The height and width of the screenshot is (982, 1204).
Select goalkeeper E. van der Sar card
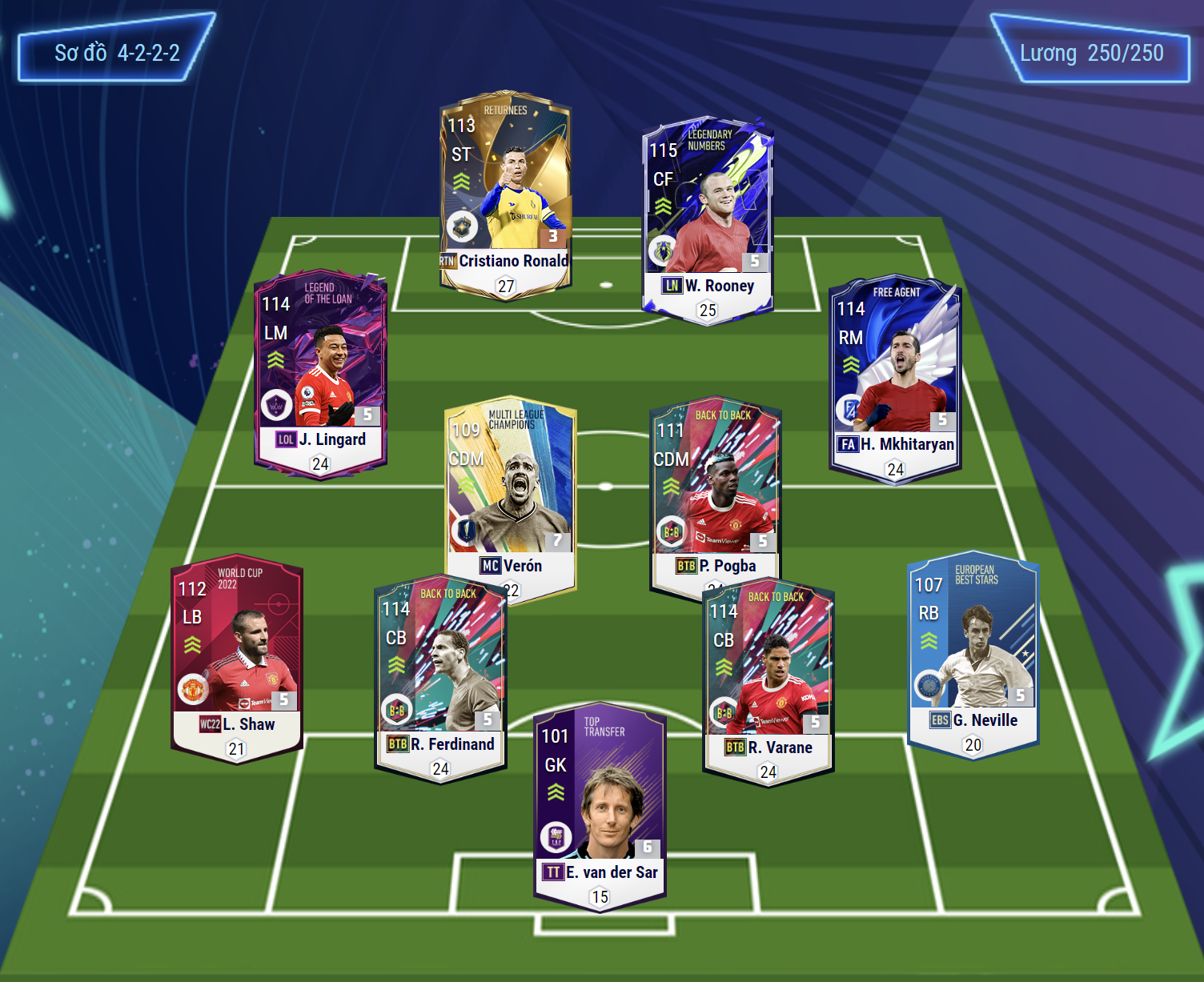[600, 806]
